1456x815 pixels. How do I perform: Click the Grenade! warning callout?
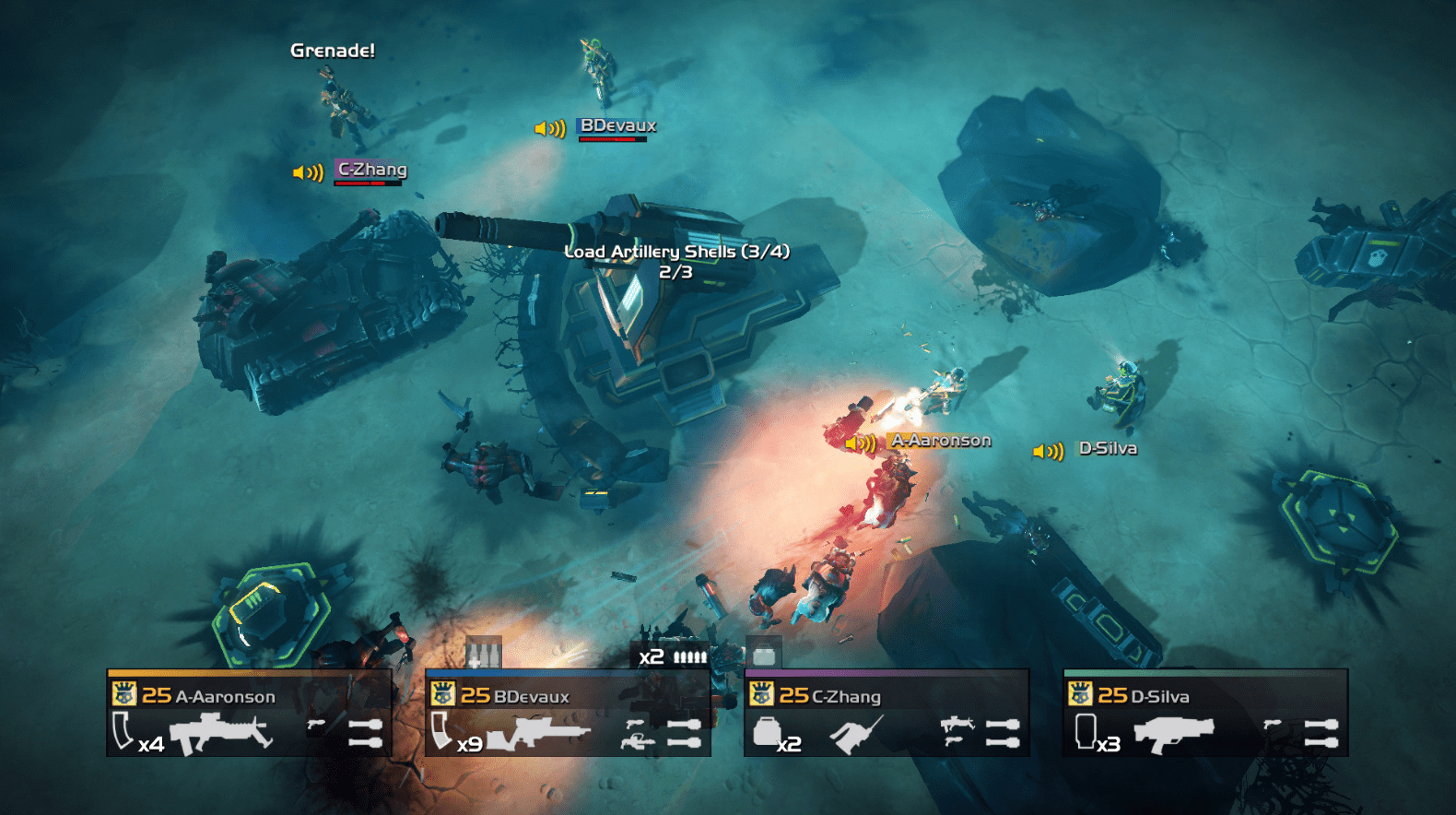(333, 51)
